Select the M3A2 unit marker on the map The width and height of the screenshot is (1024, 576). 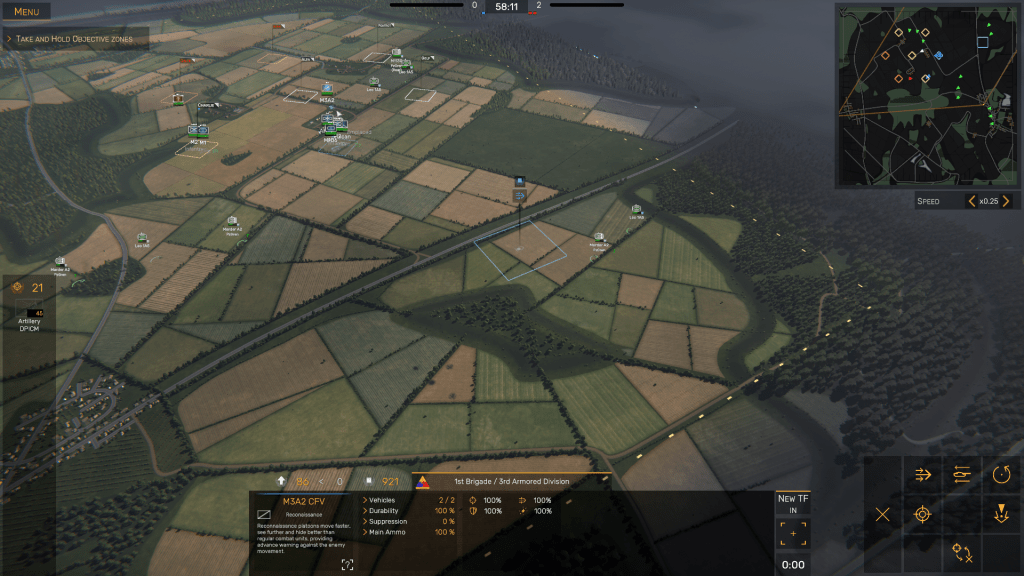327,90
